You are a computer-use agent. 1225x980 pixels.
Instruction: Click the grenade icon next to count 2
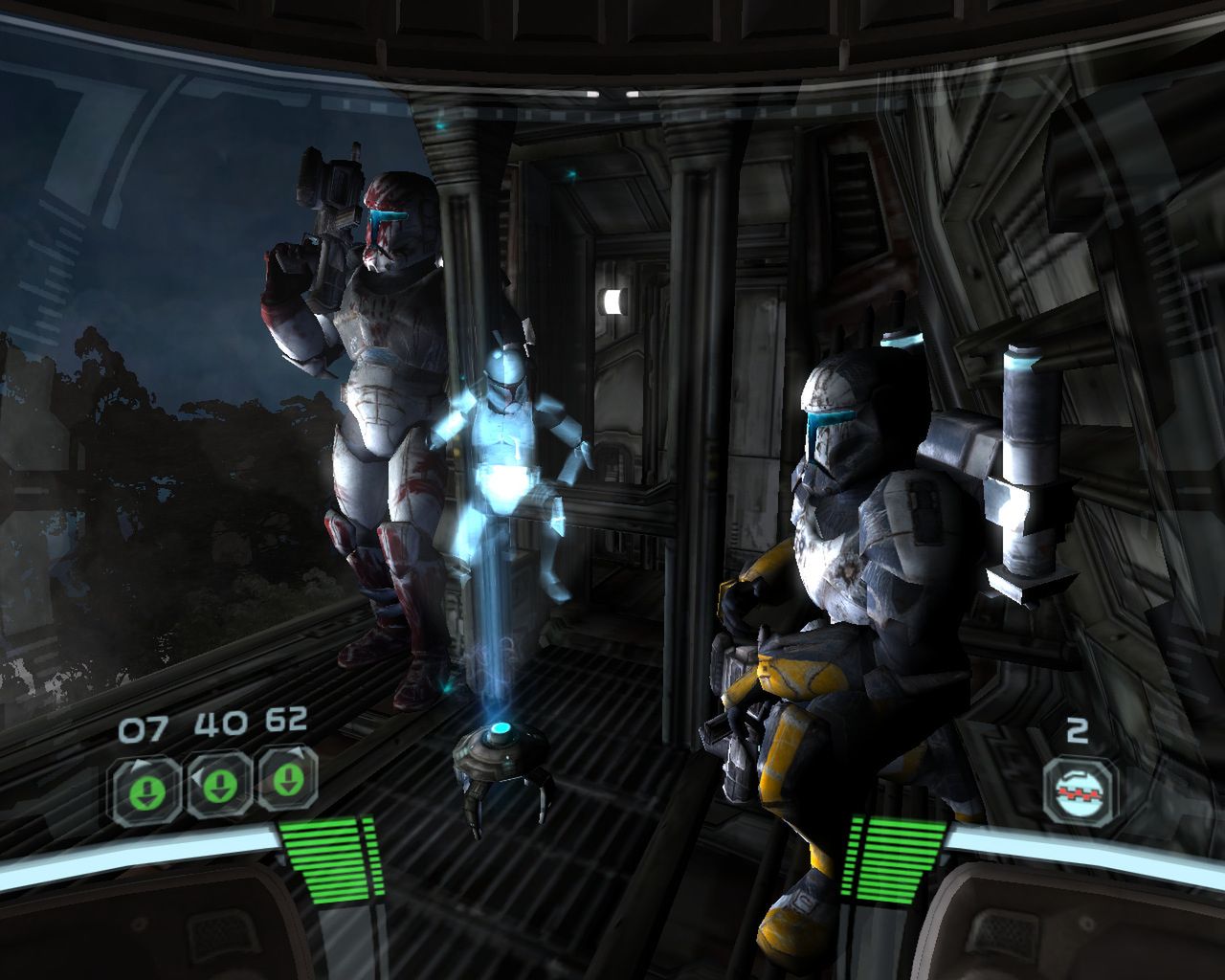(x=1079, y=792)
